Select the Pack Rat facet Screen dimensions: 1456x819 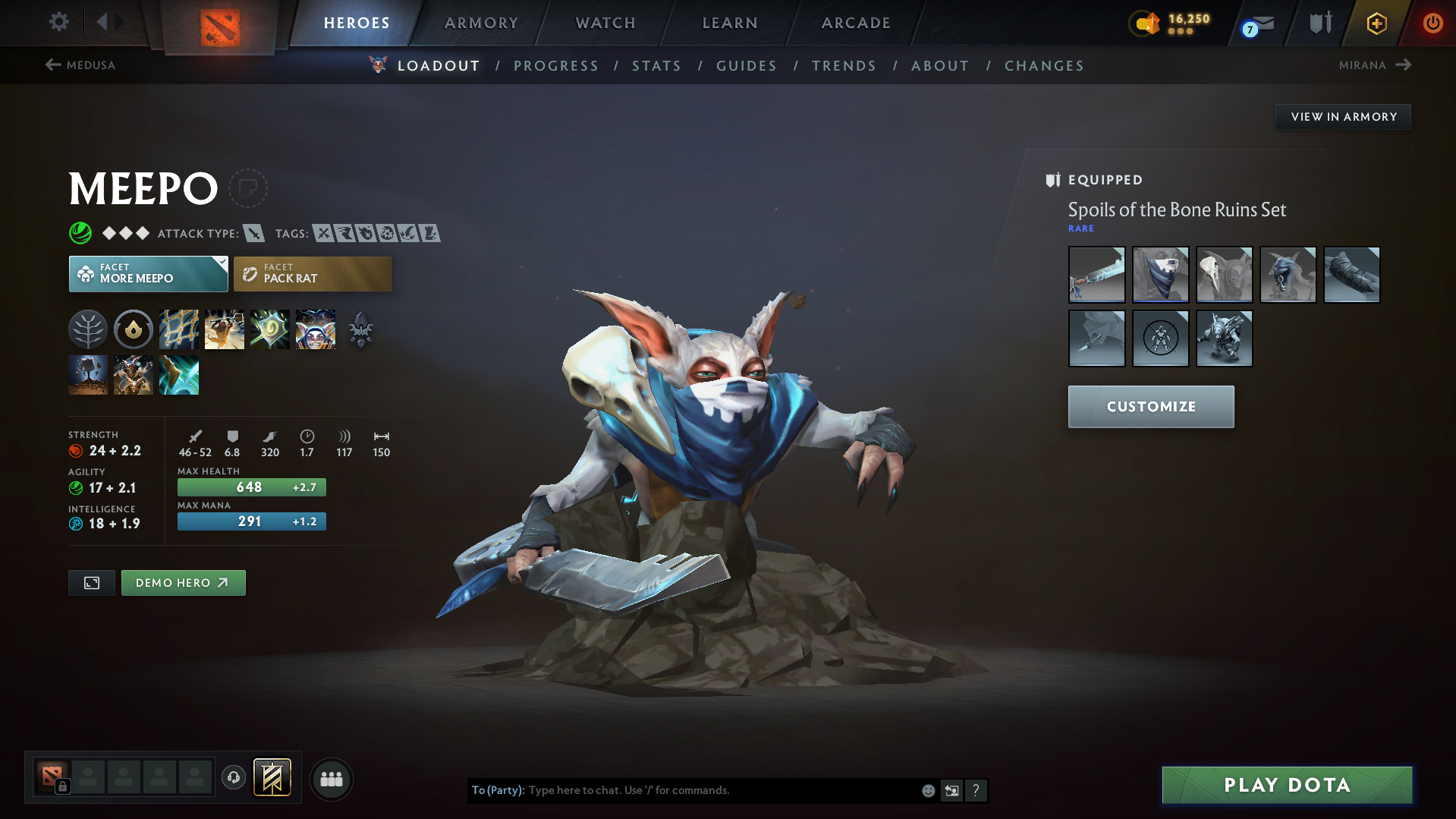click(x=312, y=273)
